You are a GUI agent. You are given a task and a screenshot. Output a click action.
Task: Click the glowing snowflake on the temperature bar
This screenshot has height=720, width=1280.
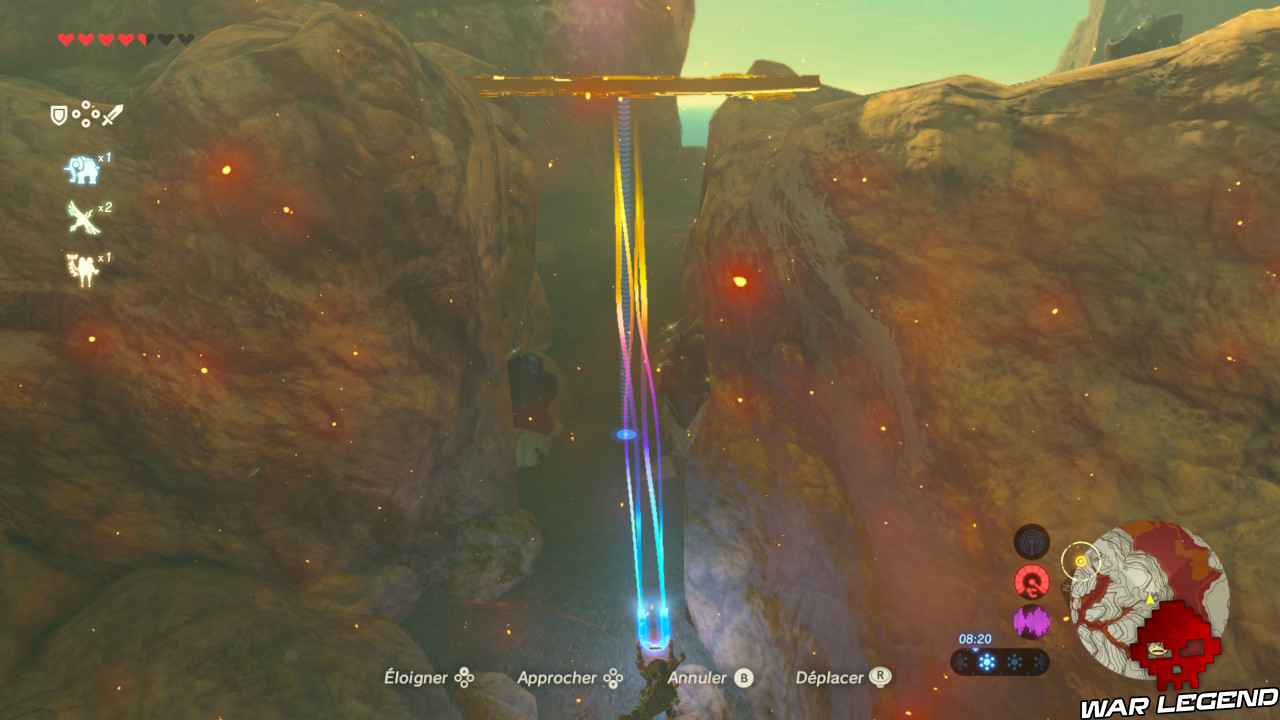(986, 661)
